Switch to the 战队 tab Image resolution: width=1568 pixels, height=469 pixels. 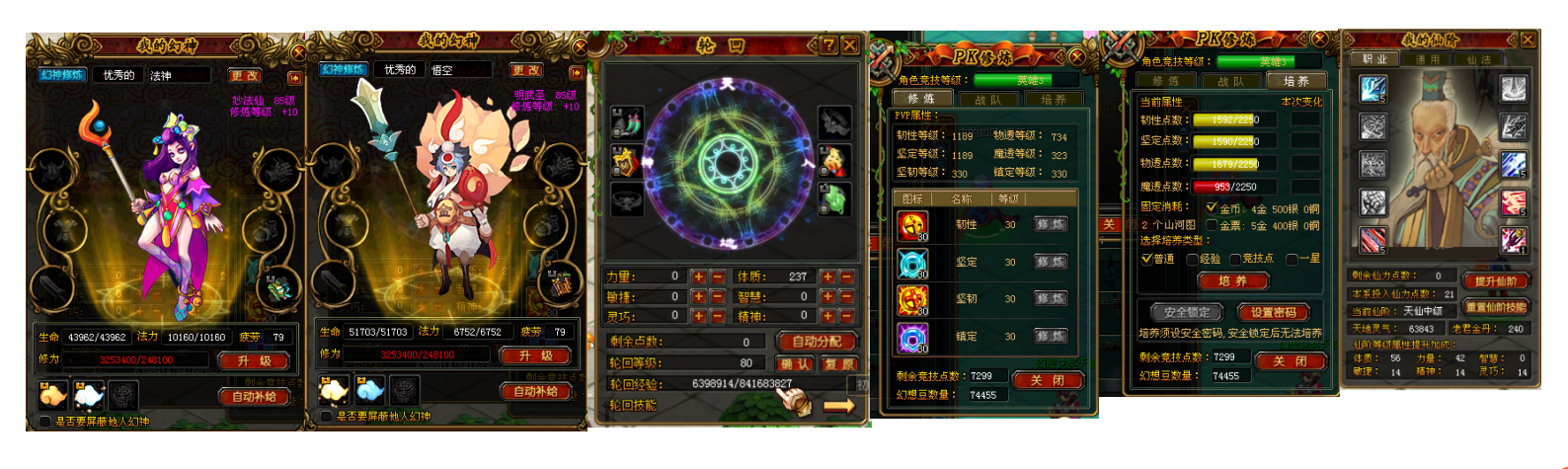987,100
